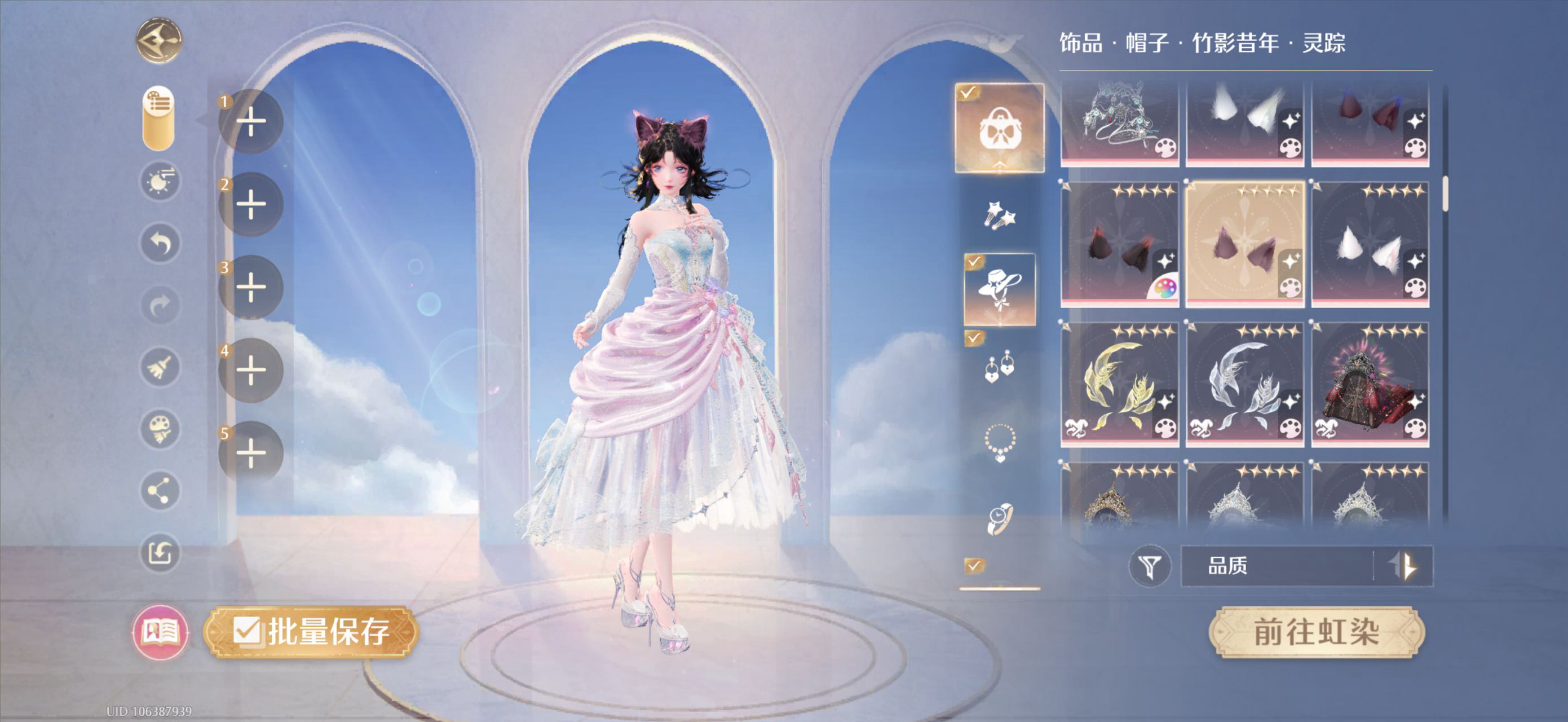Open the pink lookbook album
1568x722 pixels.
click(x=160, y=632)
